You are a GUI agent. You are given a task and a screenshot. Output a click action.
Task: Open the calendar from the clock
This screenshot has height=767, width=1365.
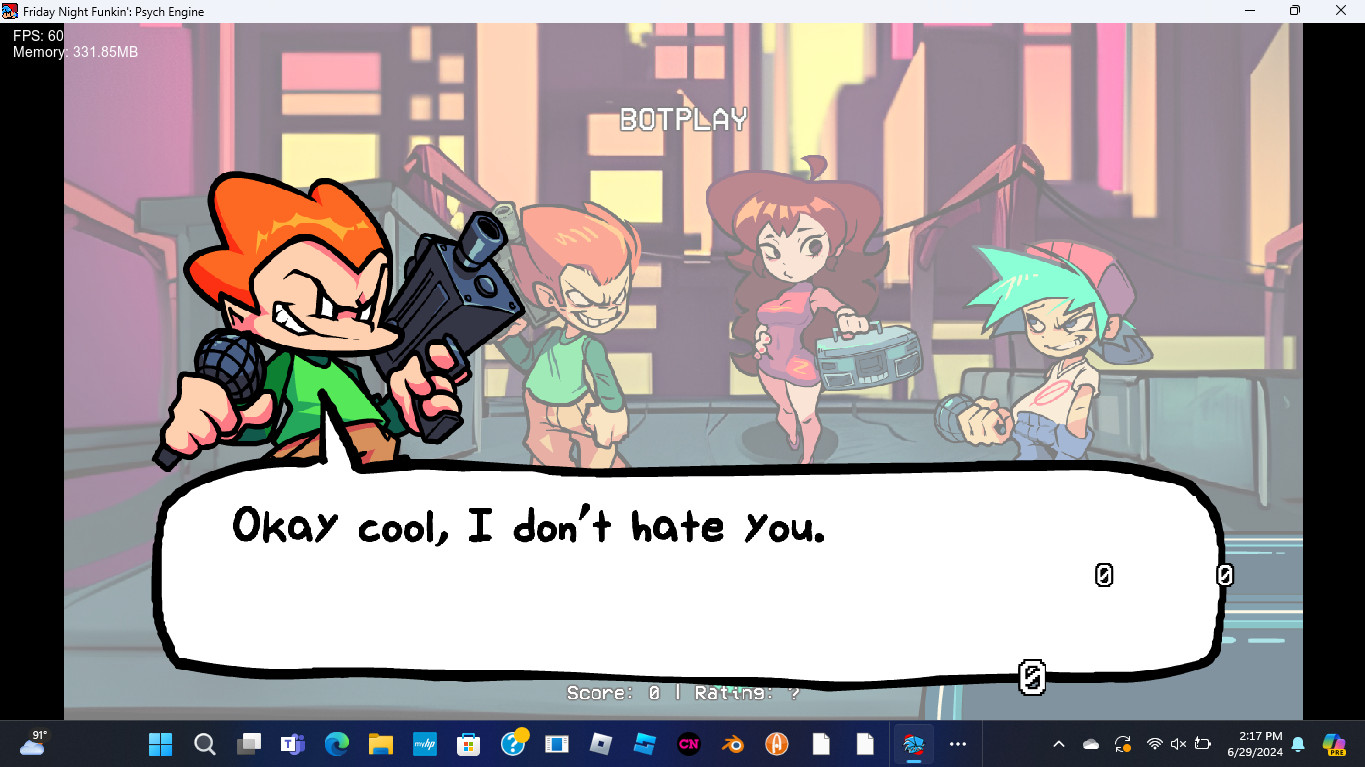[1258, 744]
